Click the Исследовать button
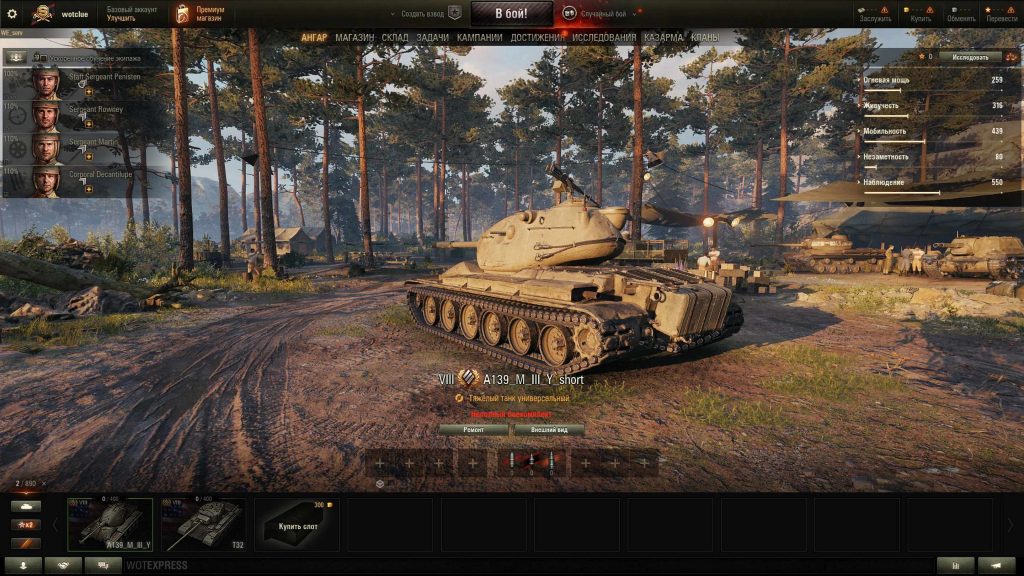Image resolution: width=1024 pixels, height=576 pixels. tap(970, 57)
